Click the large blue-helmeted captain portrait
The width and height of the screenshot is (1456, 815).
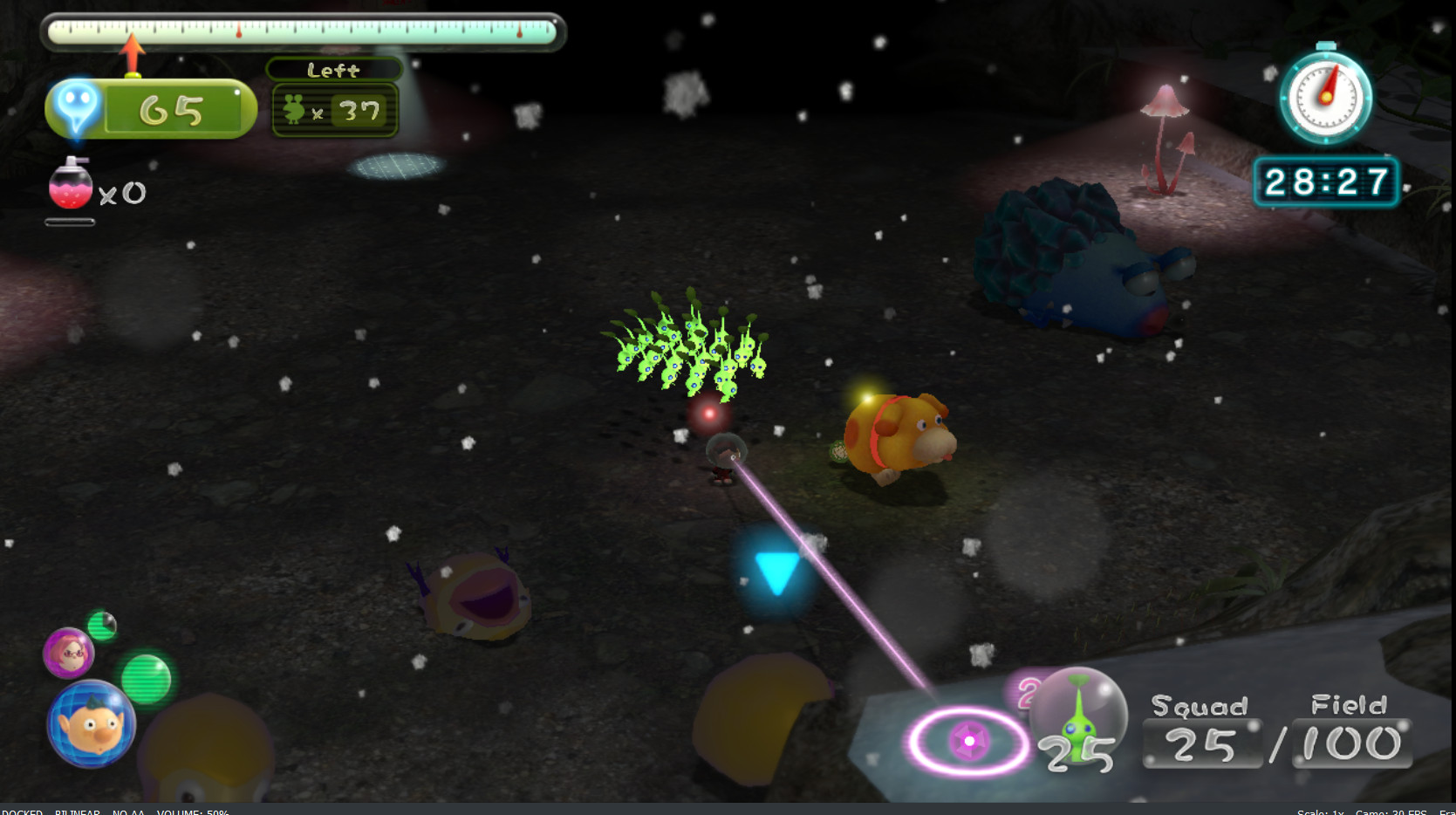point(90,723)
